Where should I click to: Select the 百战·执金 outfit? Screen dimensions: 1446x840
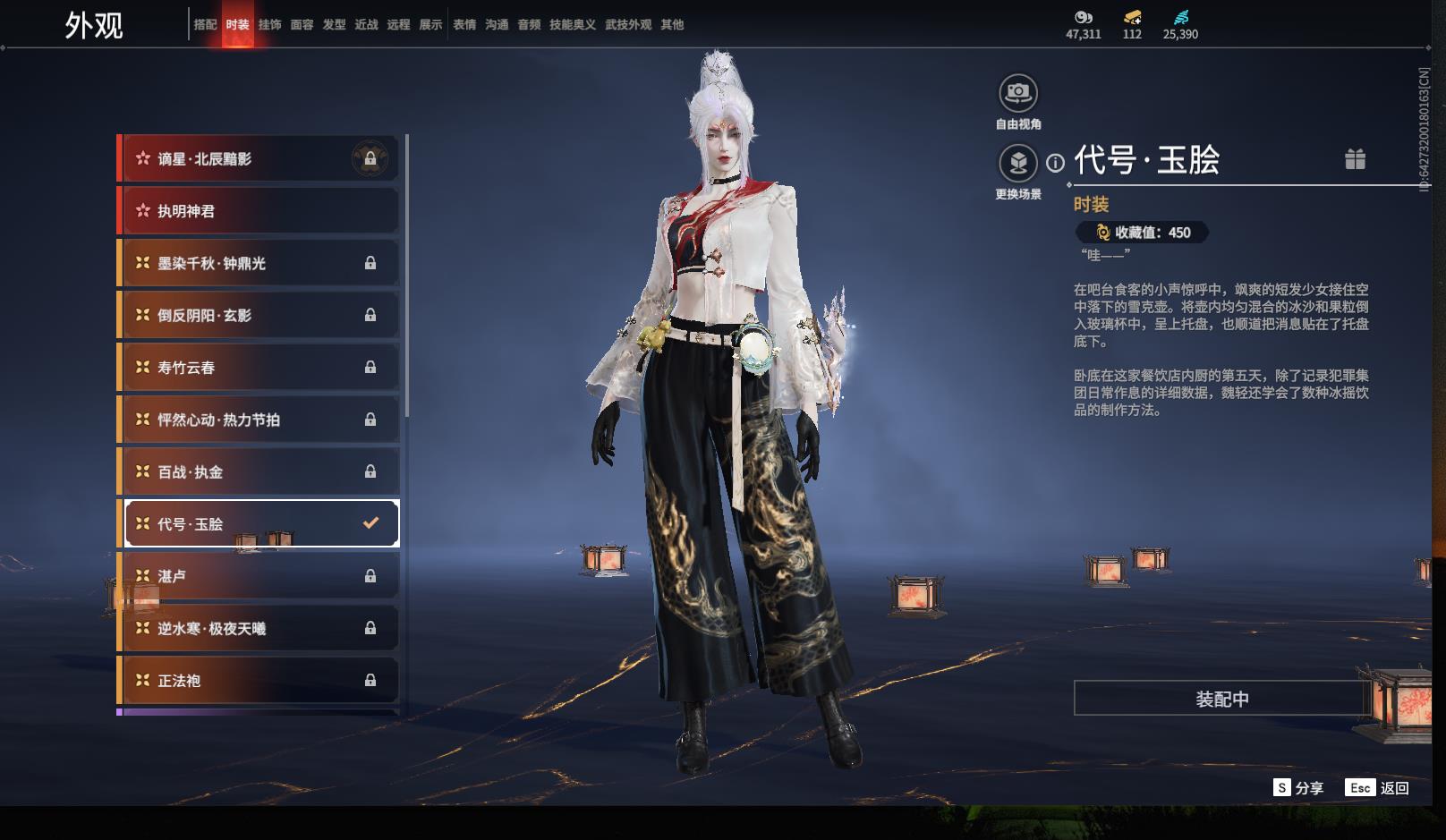click(259, 471)
